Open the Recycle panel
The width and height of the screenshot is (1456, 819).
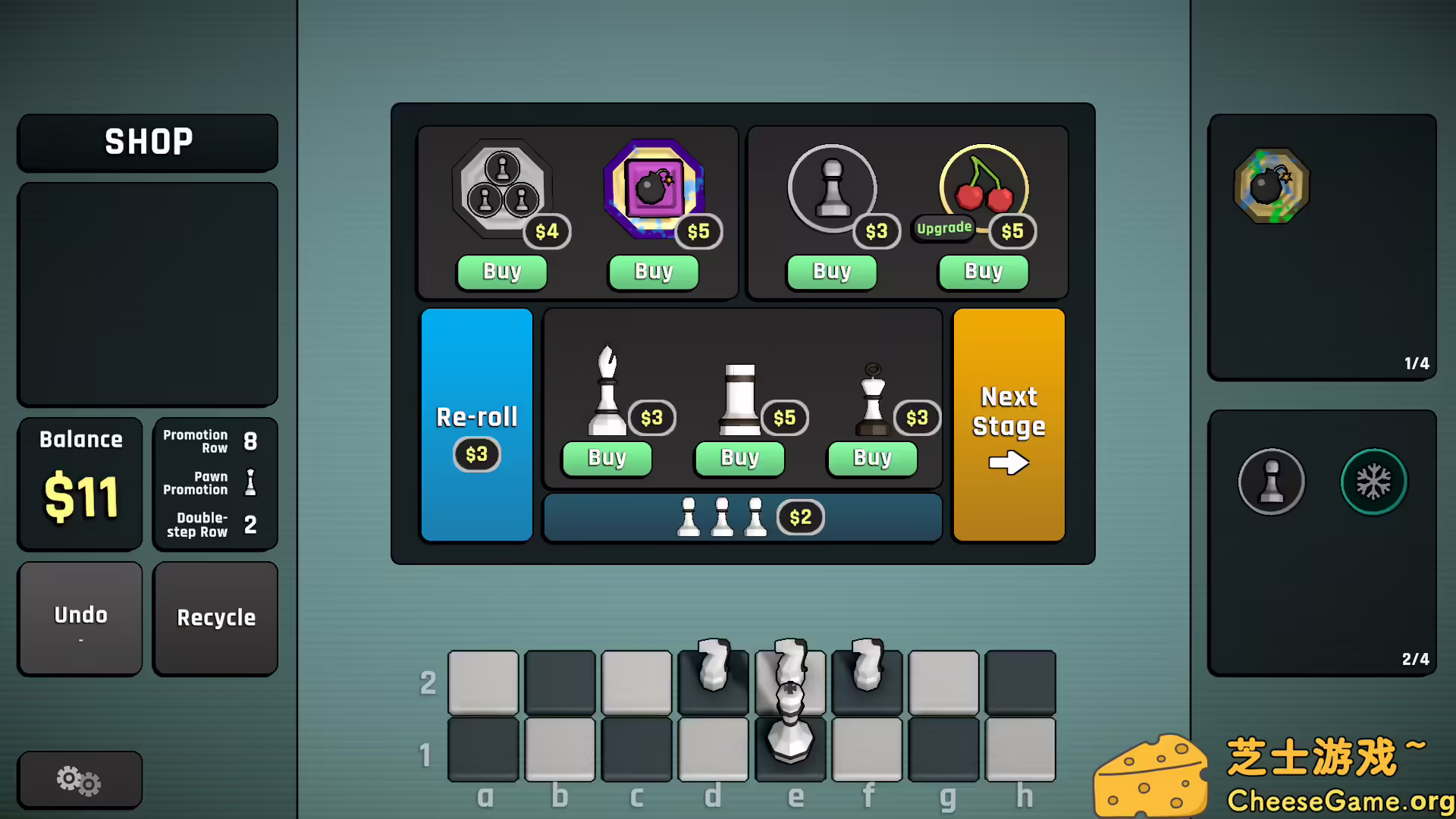(215, 618)
